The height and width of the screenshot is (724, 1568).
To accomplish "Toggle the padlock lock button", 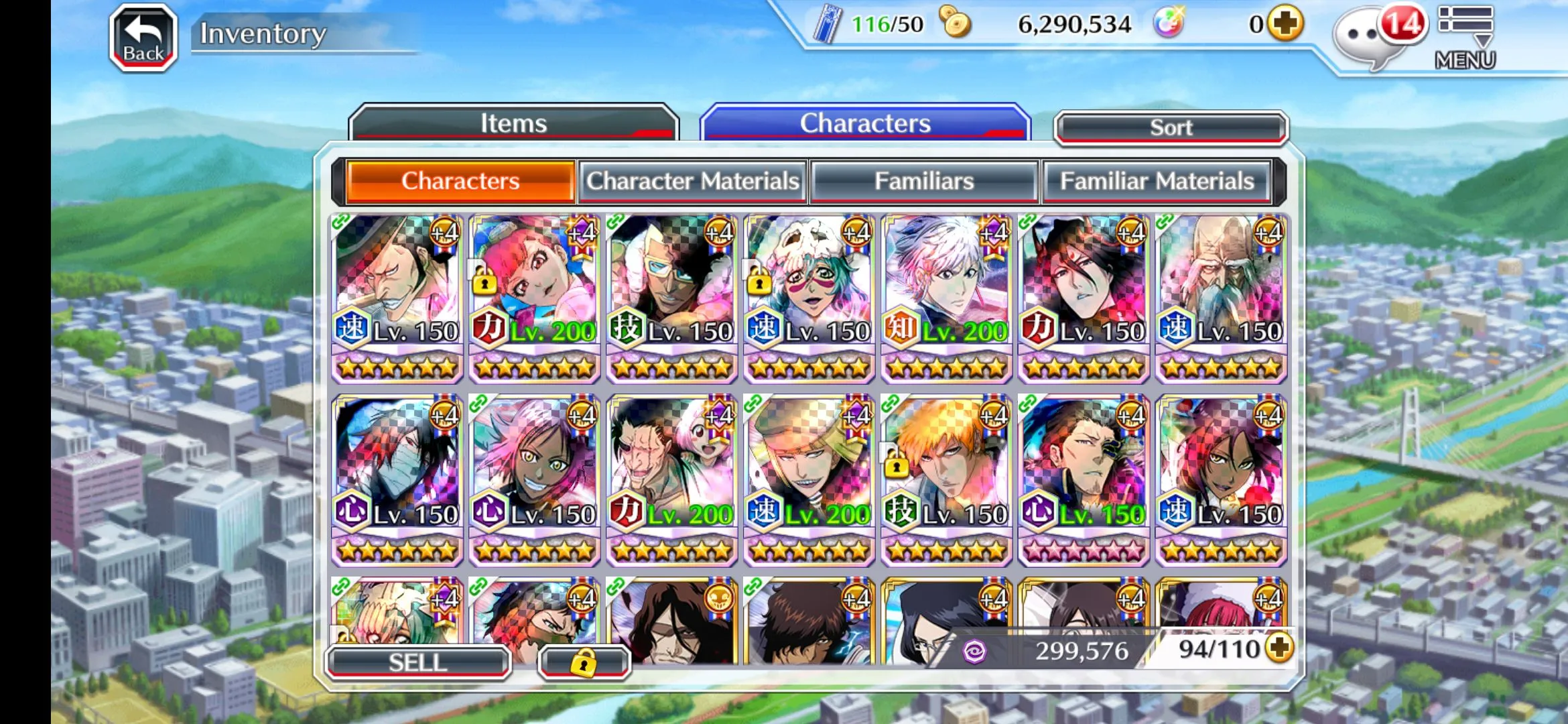I will click(x=584, y=662).
